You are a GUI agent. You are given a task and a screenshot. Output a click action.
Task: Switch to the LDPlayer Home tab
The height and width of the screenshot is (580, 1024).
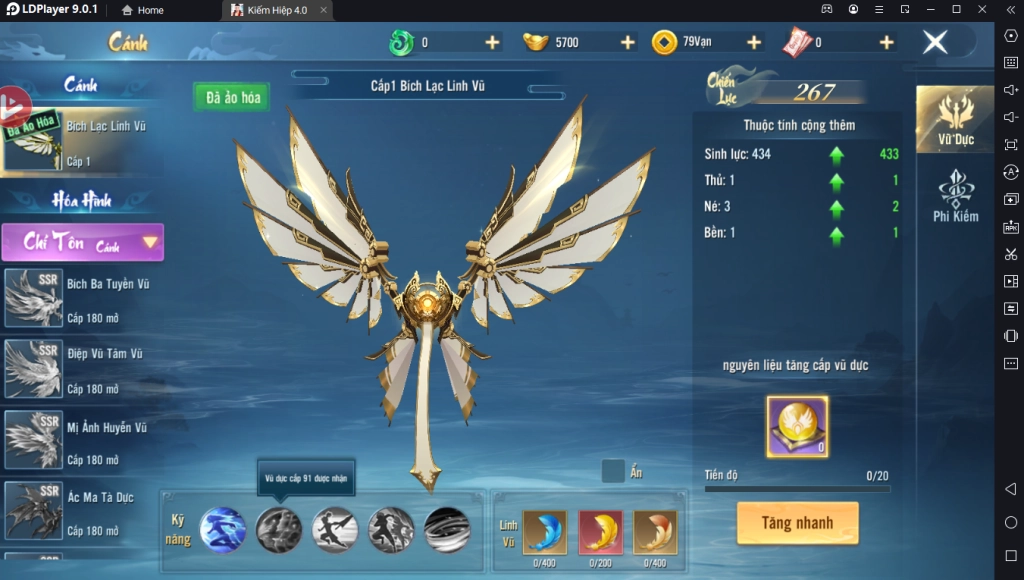142,10
